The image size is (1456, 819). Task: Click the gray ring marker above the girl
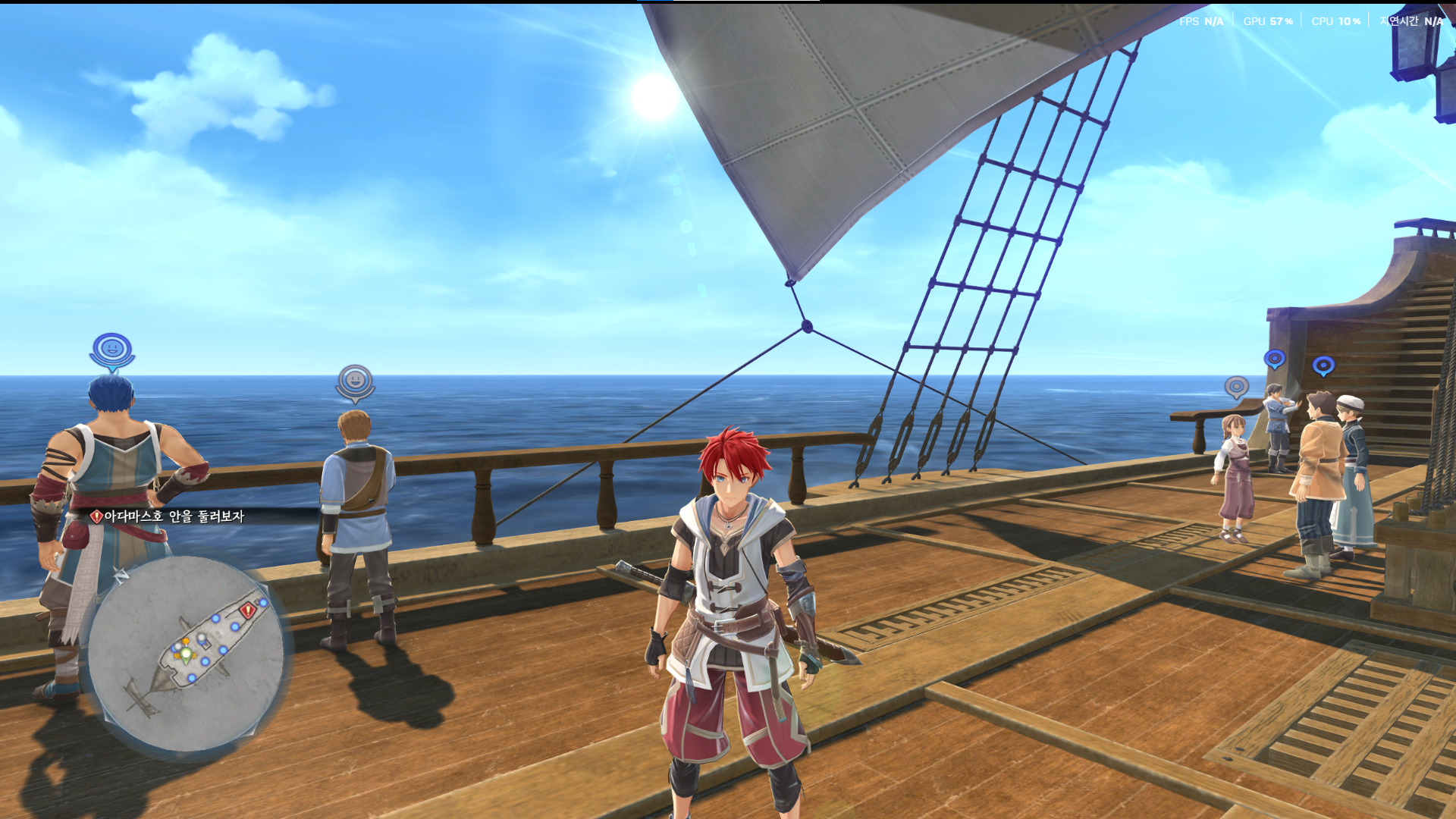tap(1236, 388)
